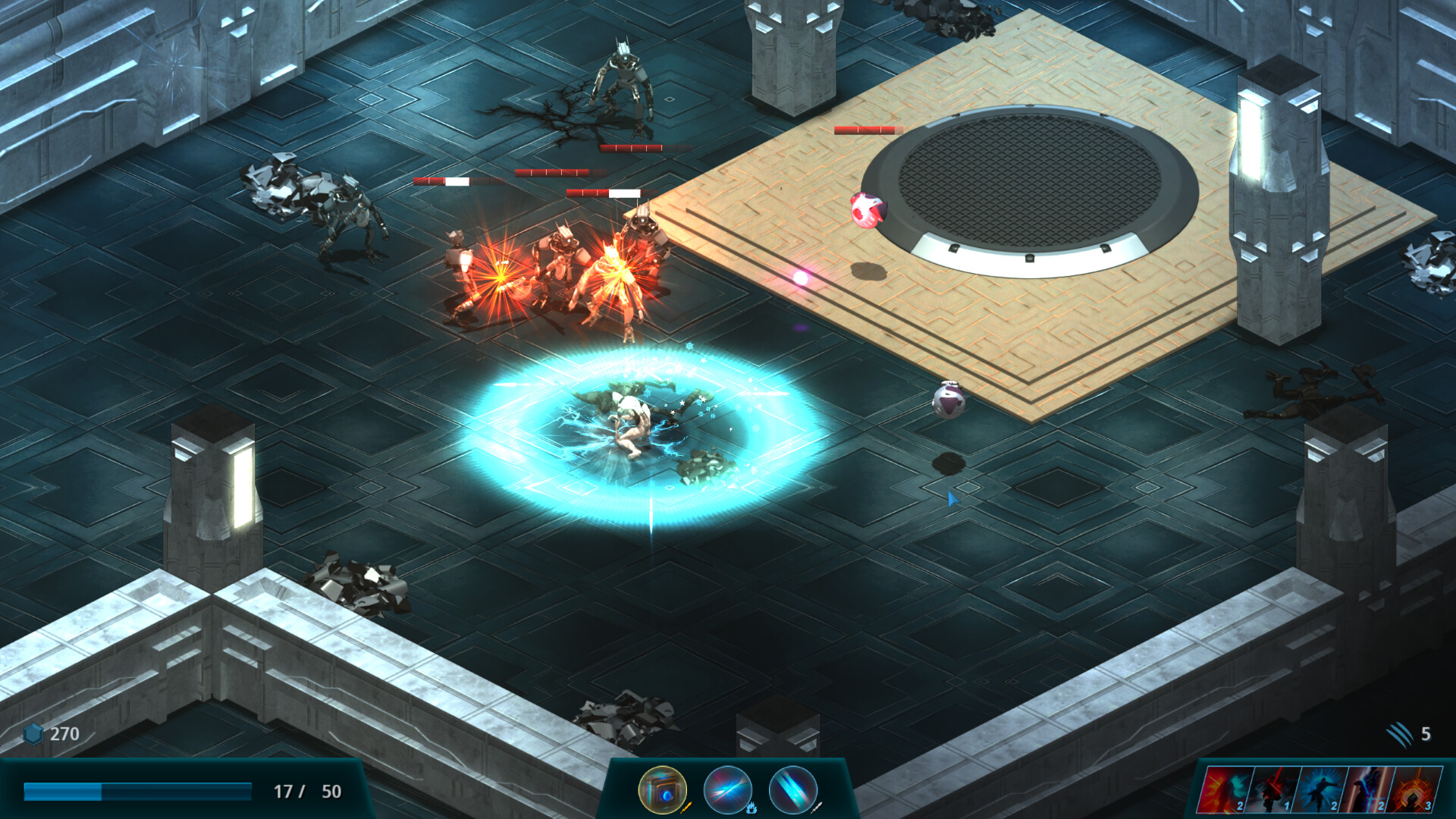The image size is (1456, 819).
Task: Click the red slash ability card with count 2
Action: (x=1224, y=791)
